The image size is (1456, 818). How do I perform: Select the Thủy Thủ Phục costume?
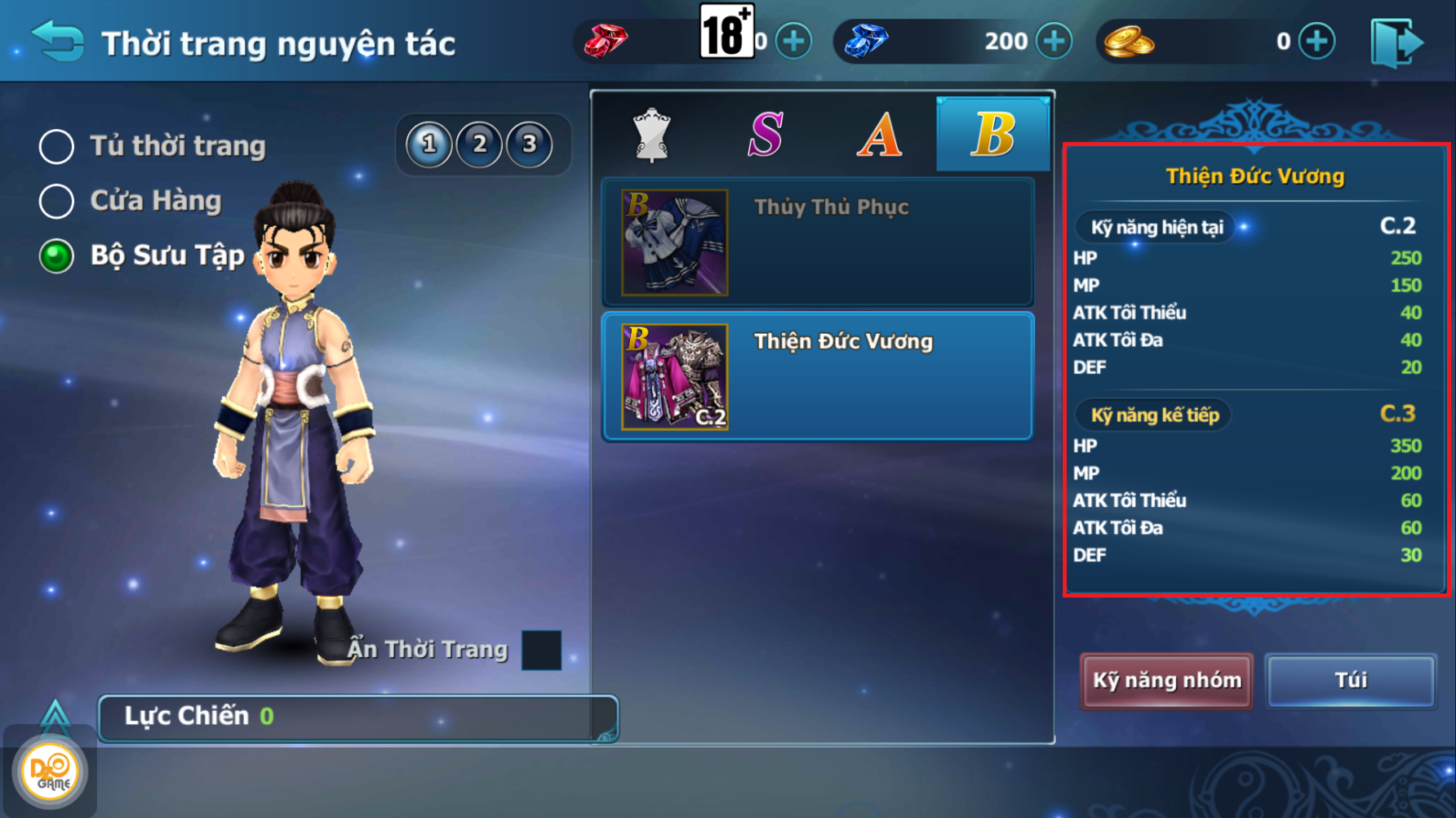818,242
